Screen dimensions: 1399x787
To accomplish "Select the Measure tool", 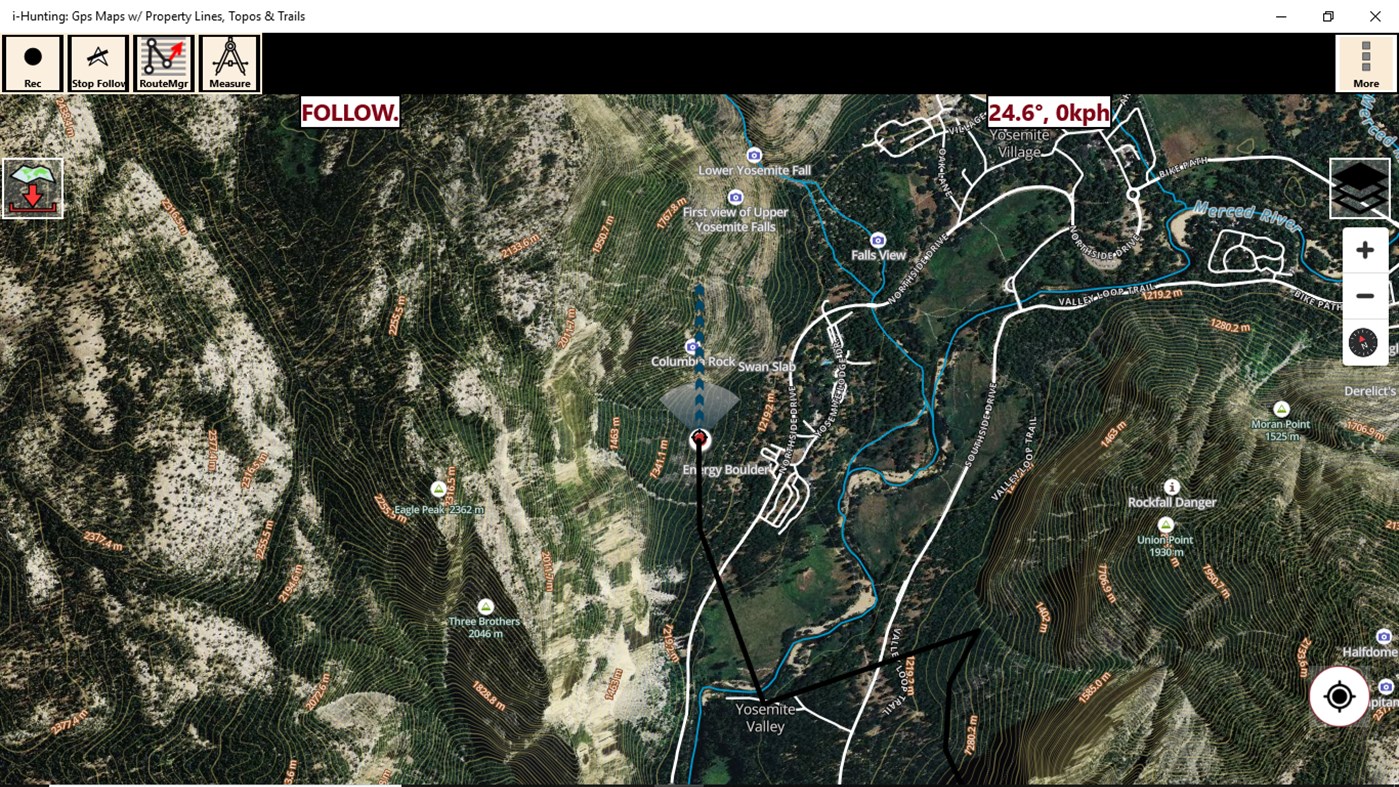I will point(229,62).
